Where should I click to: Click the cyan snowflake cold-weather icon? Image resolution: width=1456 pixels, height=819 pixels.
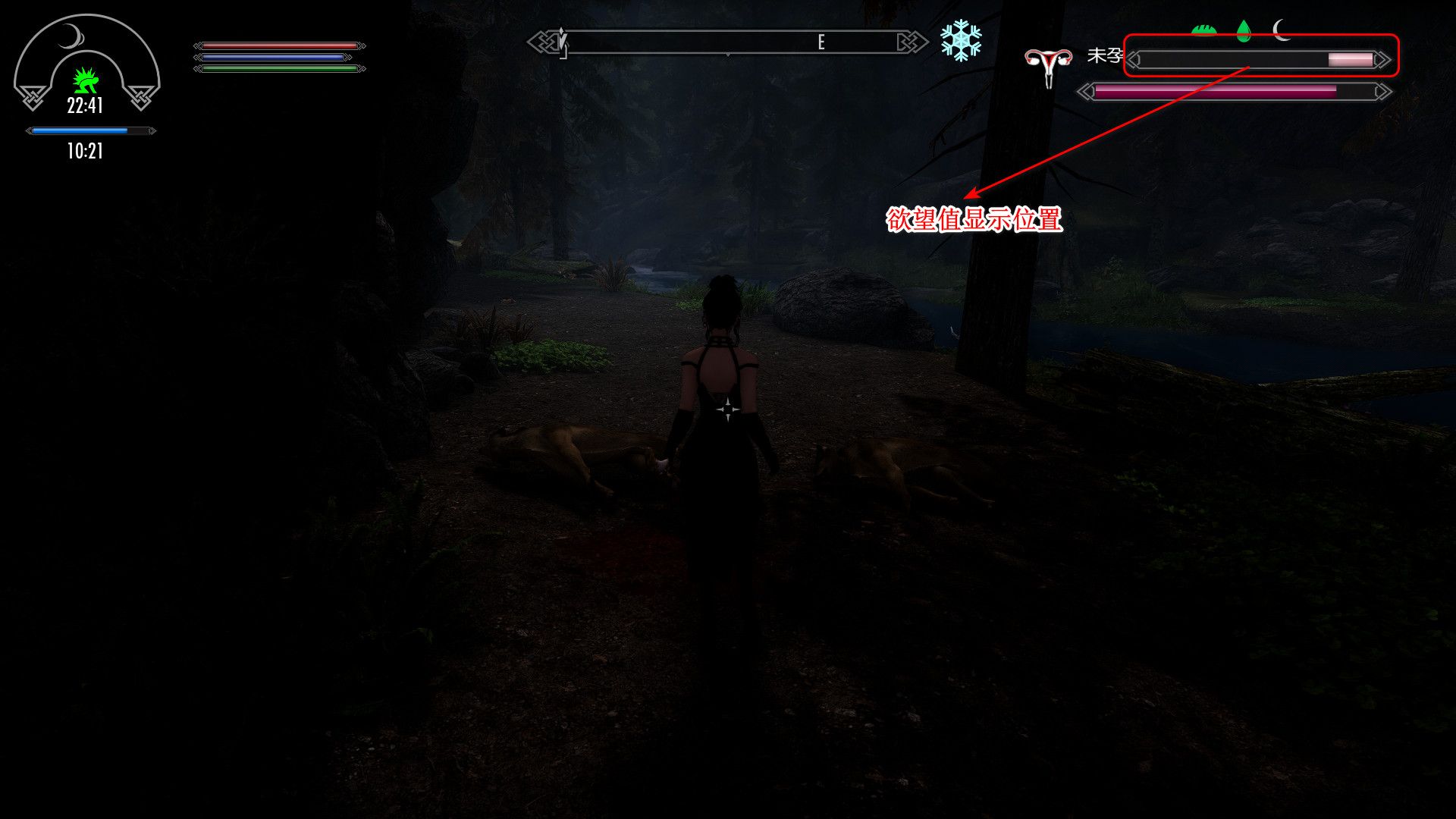pos(961,41)
